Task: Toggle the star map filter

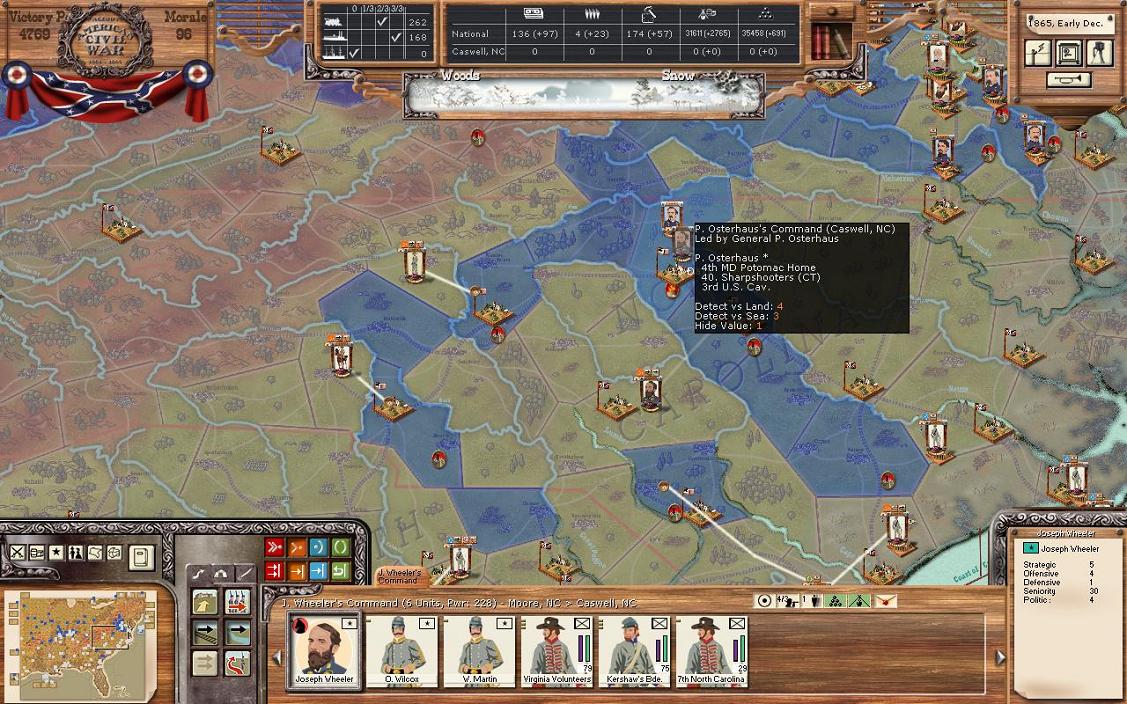Action: coord(56,553)
